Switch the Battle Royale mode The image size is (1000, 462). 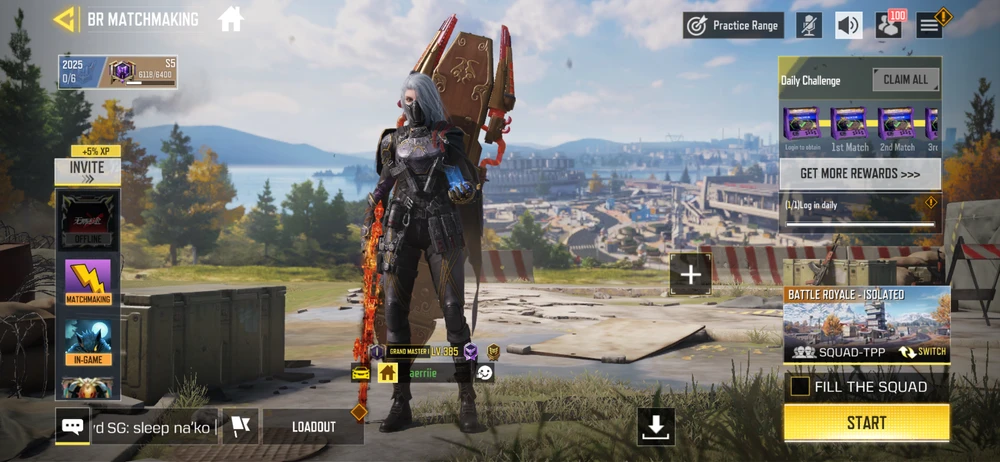coord(922,352)
